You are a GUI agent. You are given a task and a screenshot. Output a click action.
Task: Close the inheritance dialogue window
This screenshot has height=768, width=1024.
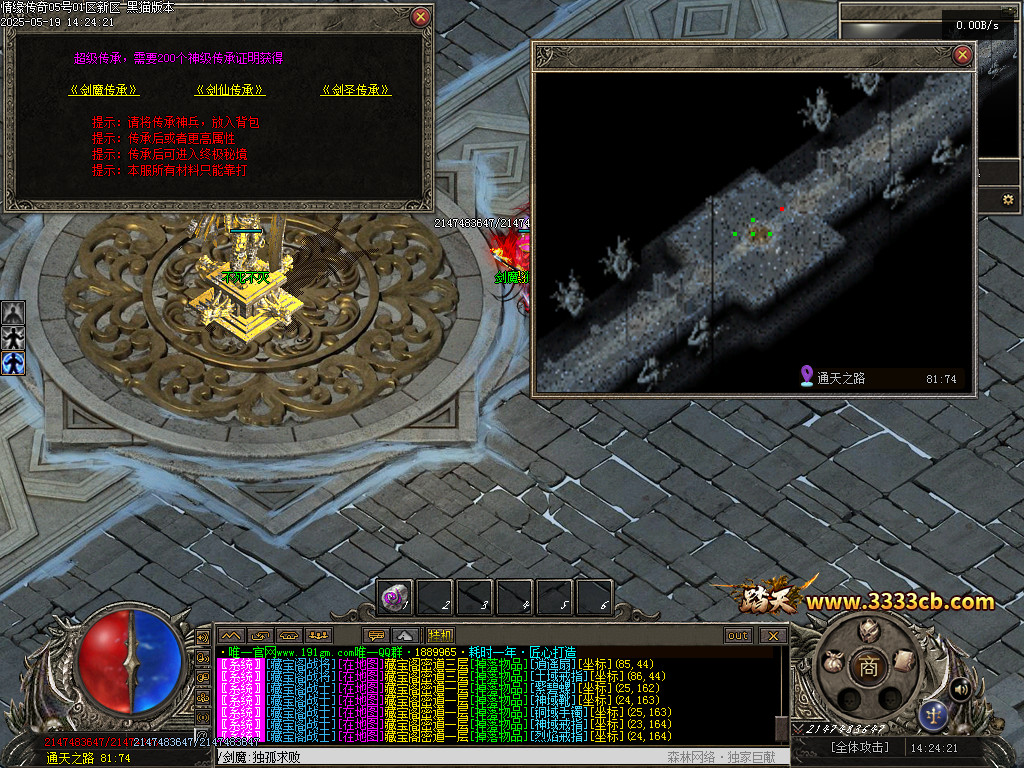click(x=421, y=17)
